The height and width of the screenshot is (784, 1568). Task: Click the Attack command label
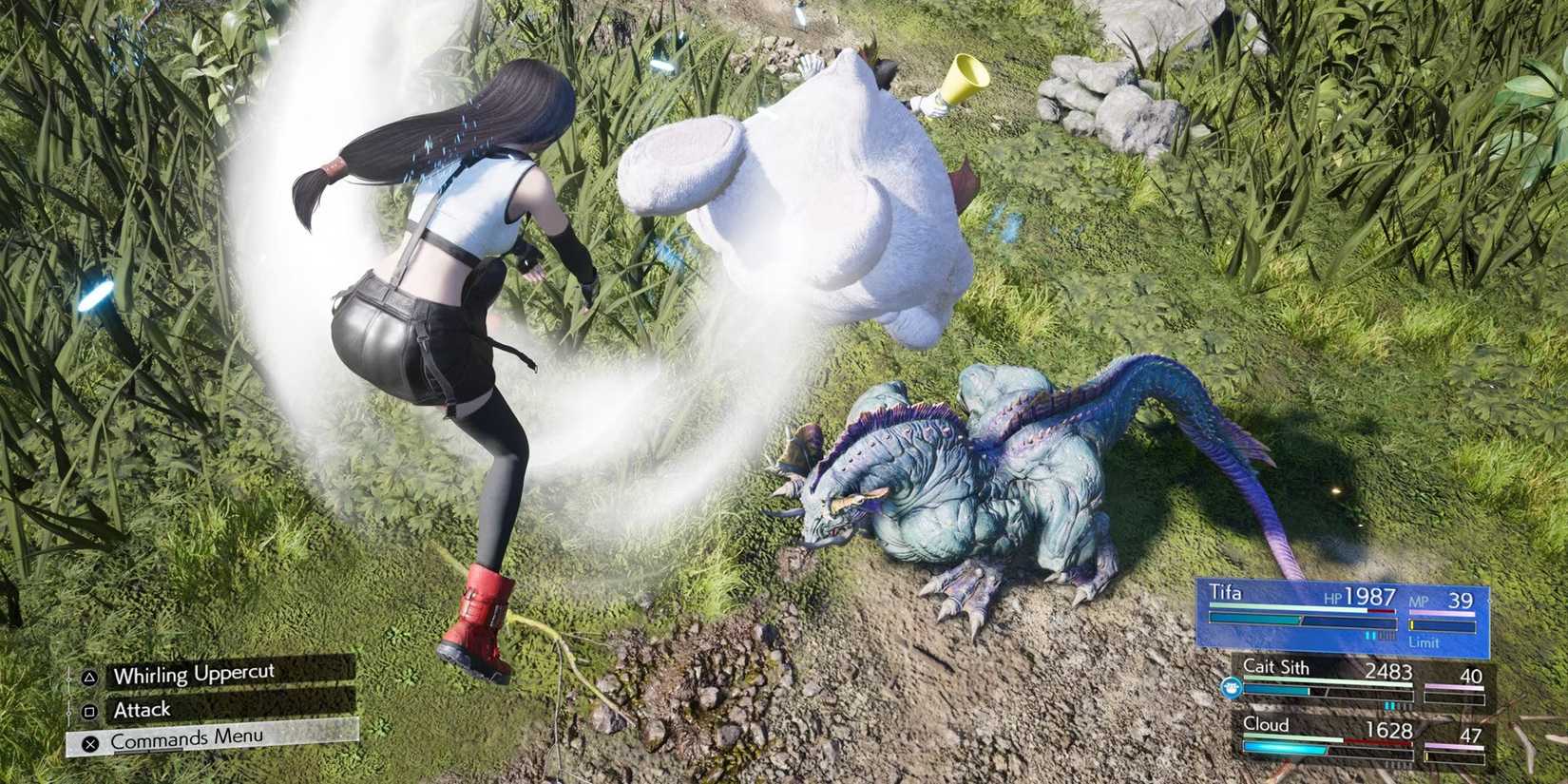pyautogui.click(x=143, y=711)
